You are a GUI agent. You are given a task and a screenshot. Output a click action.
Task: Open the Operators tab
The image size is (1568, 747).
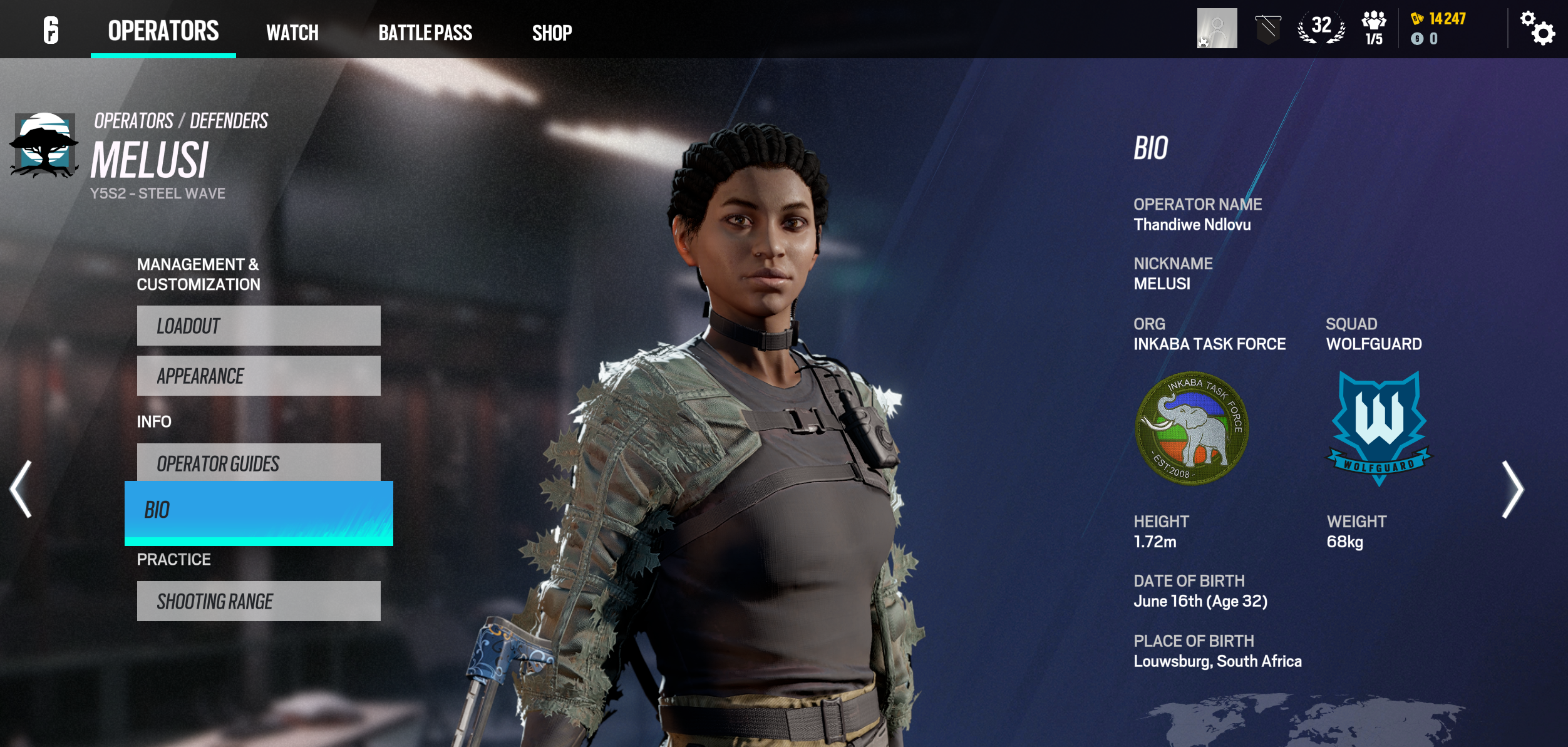coord(163,31)
